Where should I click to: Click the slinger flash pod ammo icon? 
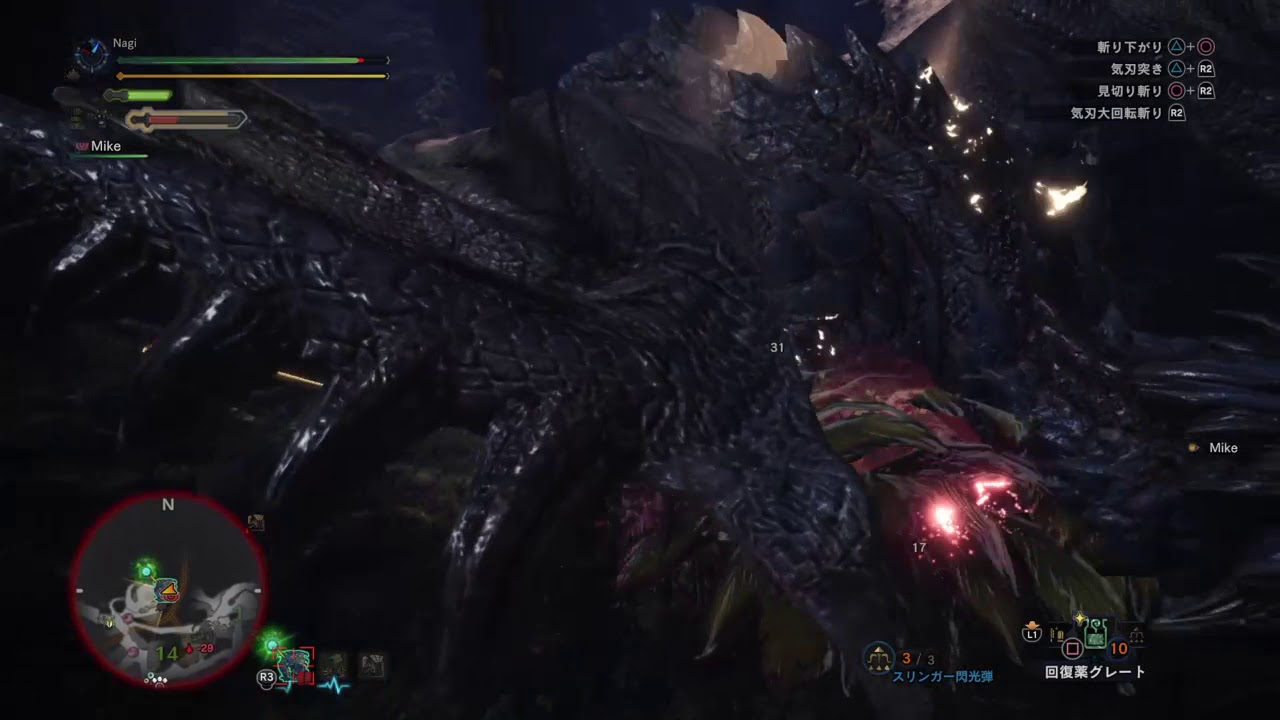click(x=878, y=656)
